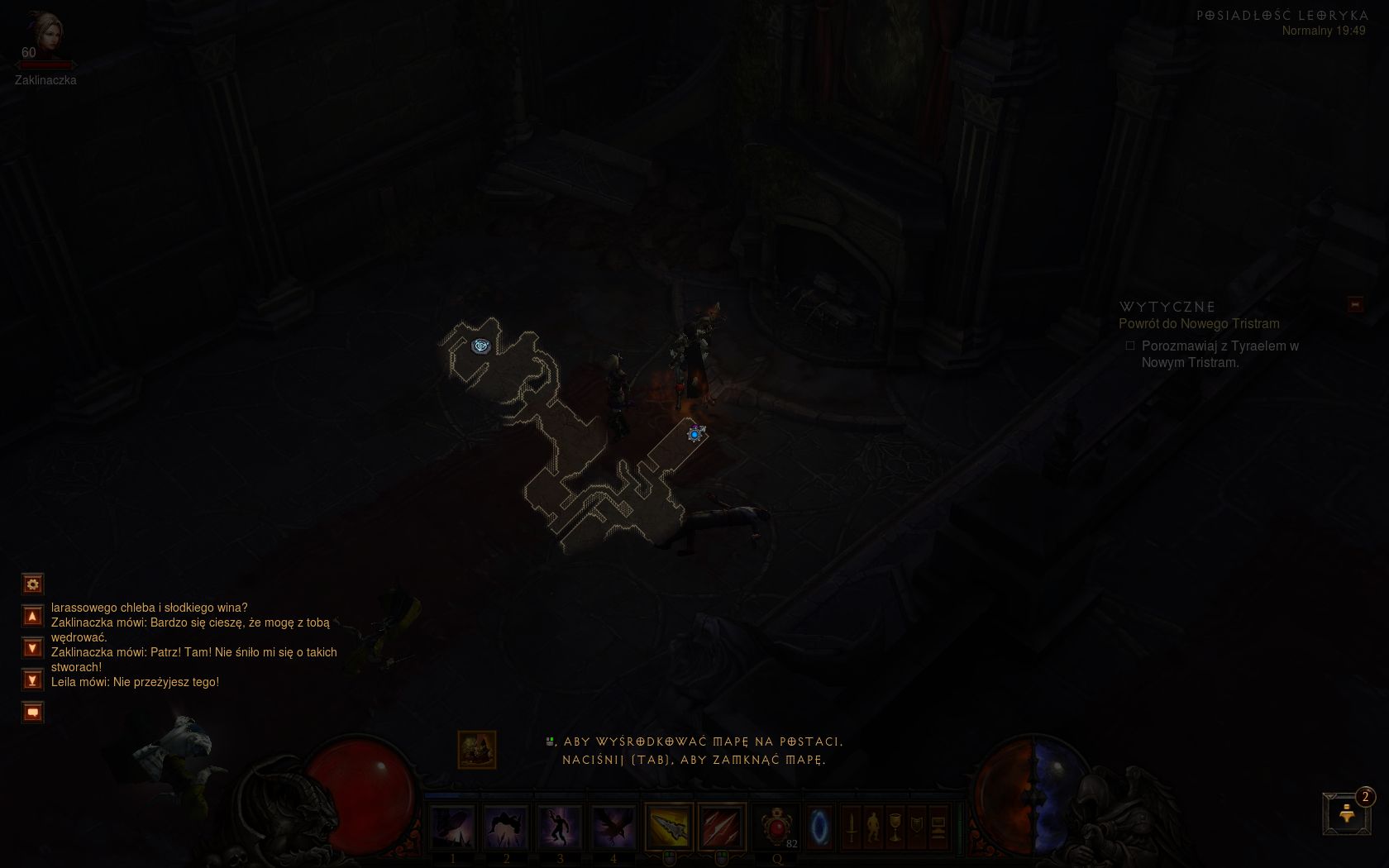This screenshot has width=1389, height=868.
Task: Open the notification icon showing 2
Action: pos(1347,813)
